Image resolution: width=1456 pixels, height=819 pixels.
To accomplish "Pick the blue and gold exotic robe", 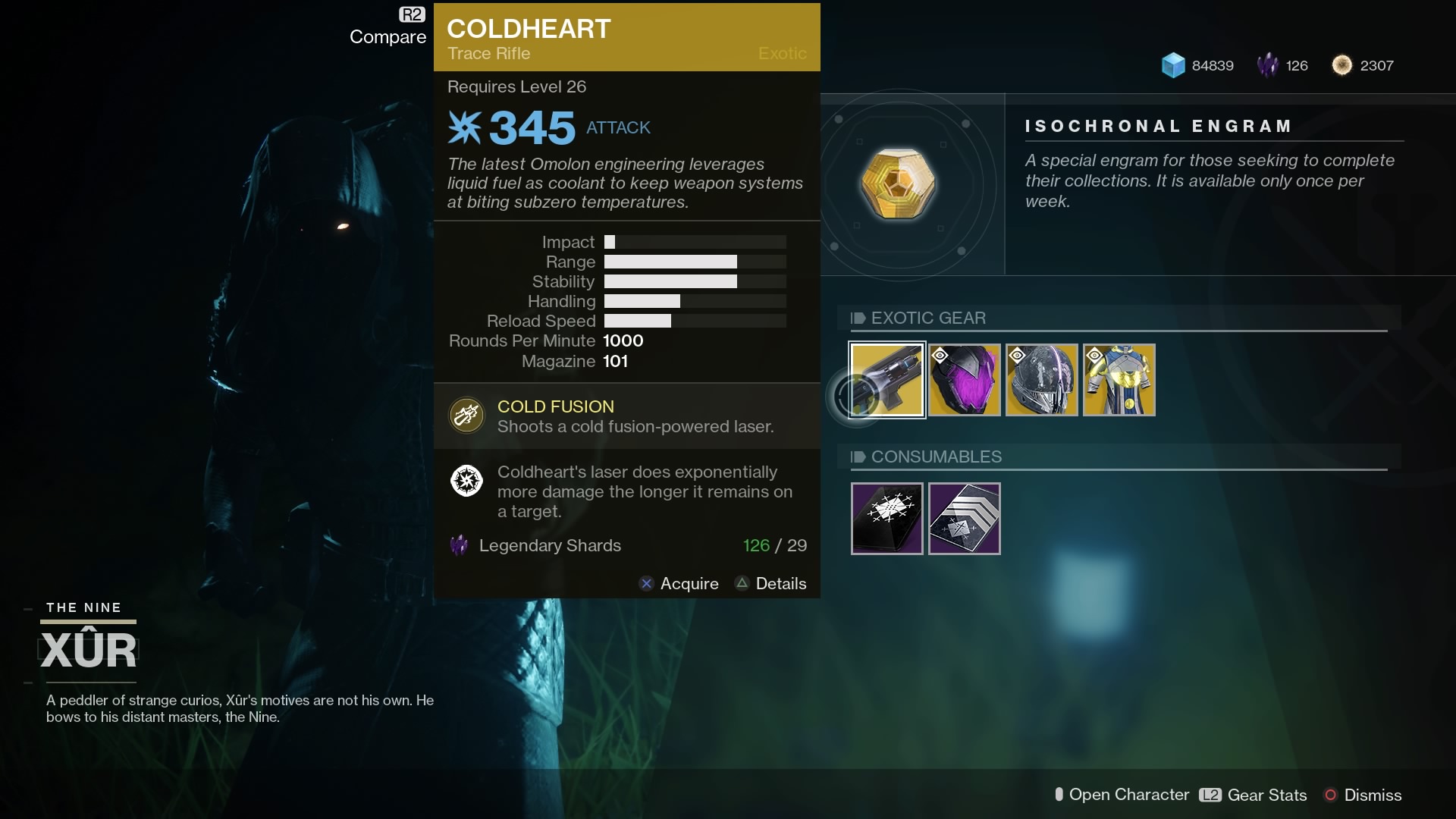I will [1119, 379].
